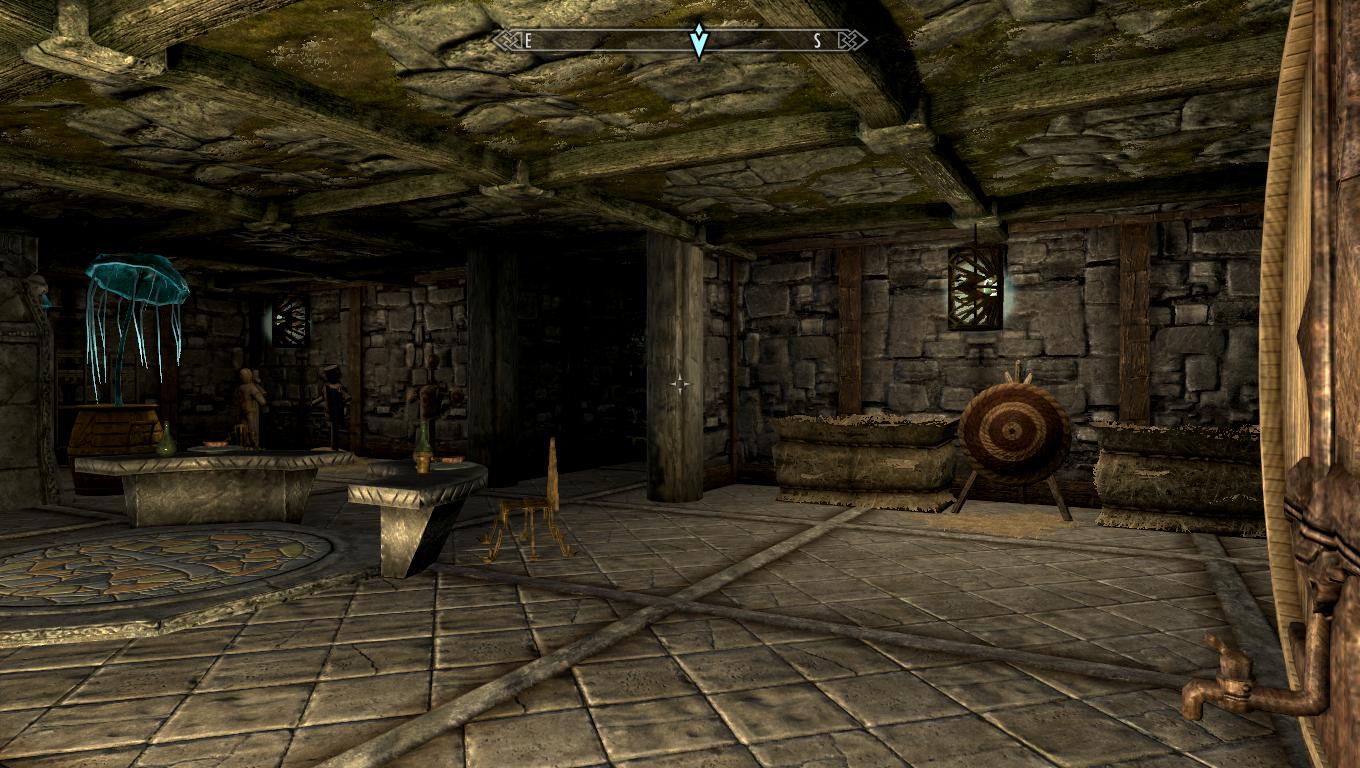The height and width of the screenshot is (768, 1360).
Task: Click the quest marker arrow on the compass
Action: tap(699, 41)
